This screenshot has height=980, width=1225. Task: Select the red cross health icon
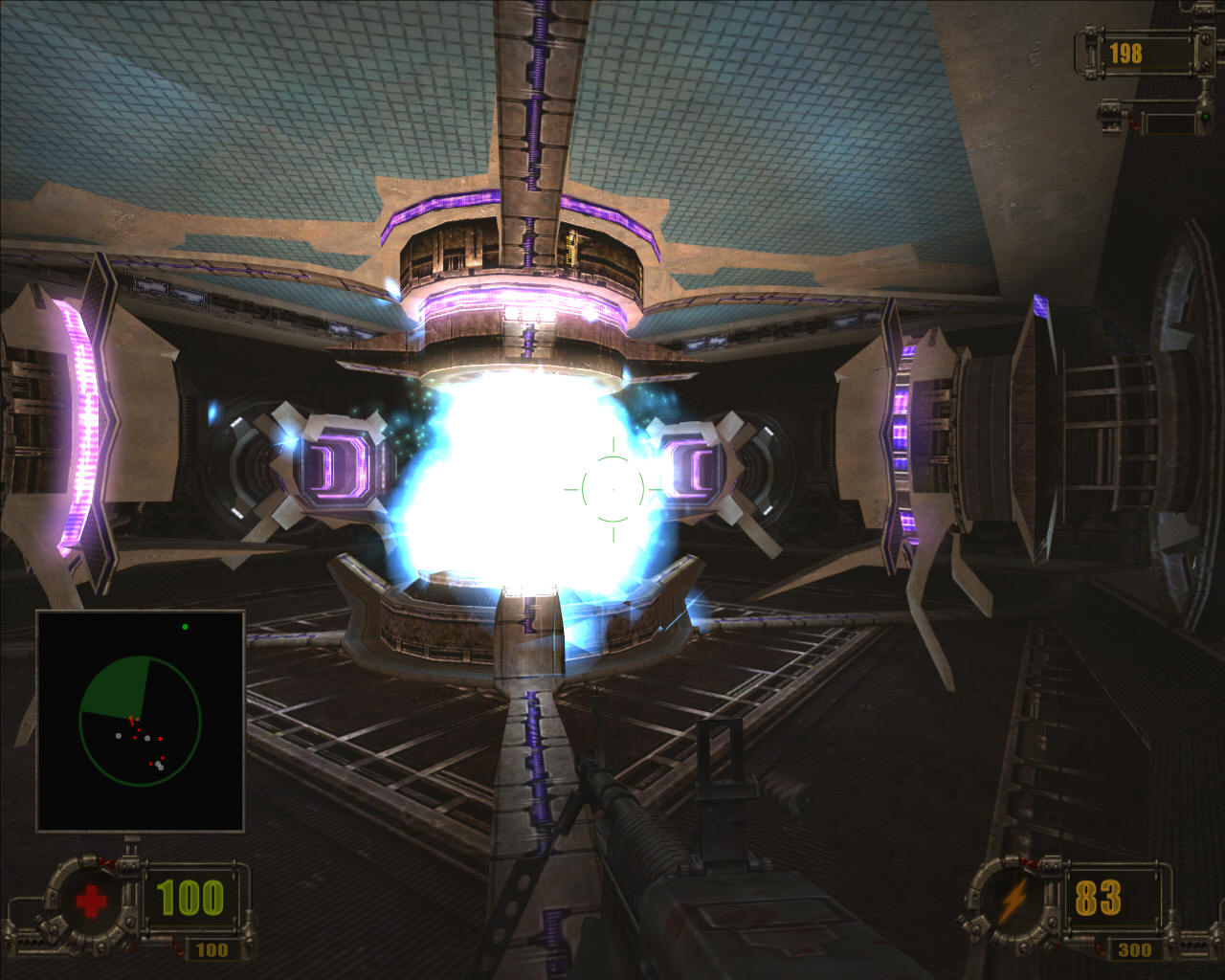tap(91, 902)
